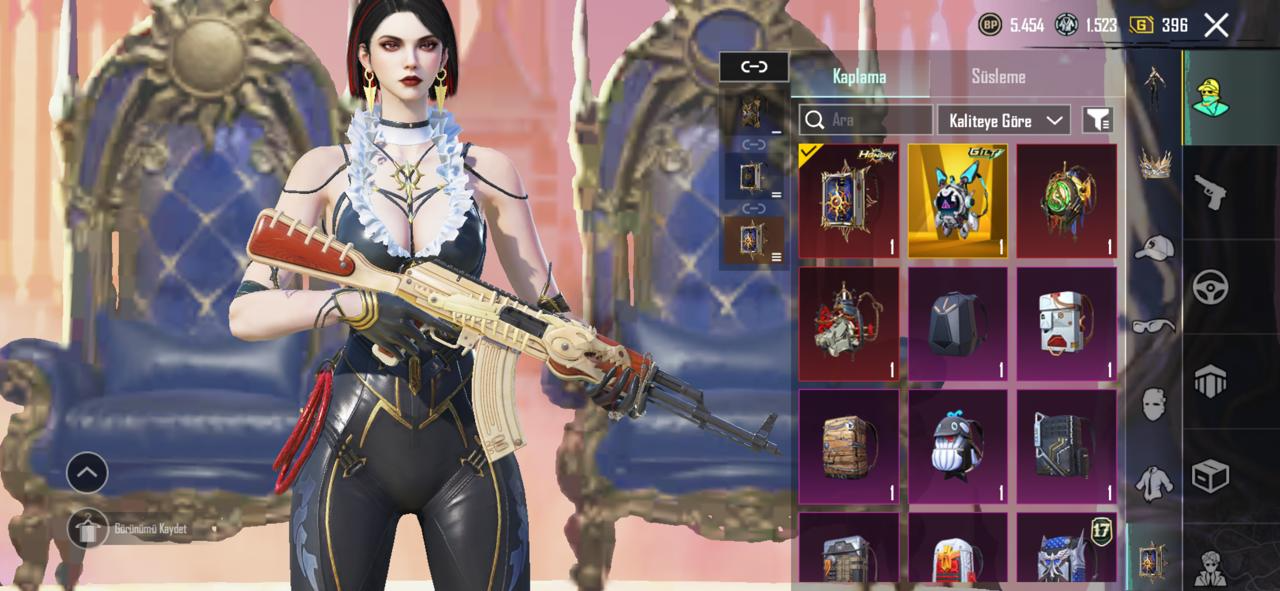Open the steering wheel vehicle category
The height and width of the screenshot is (591, 1280).
[1210, 287]
